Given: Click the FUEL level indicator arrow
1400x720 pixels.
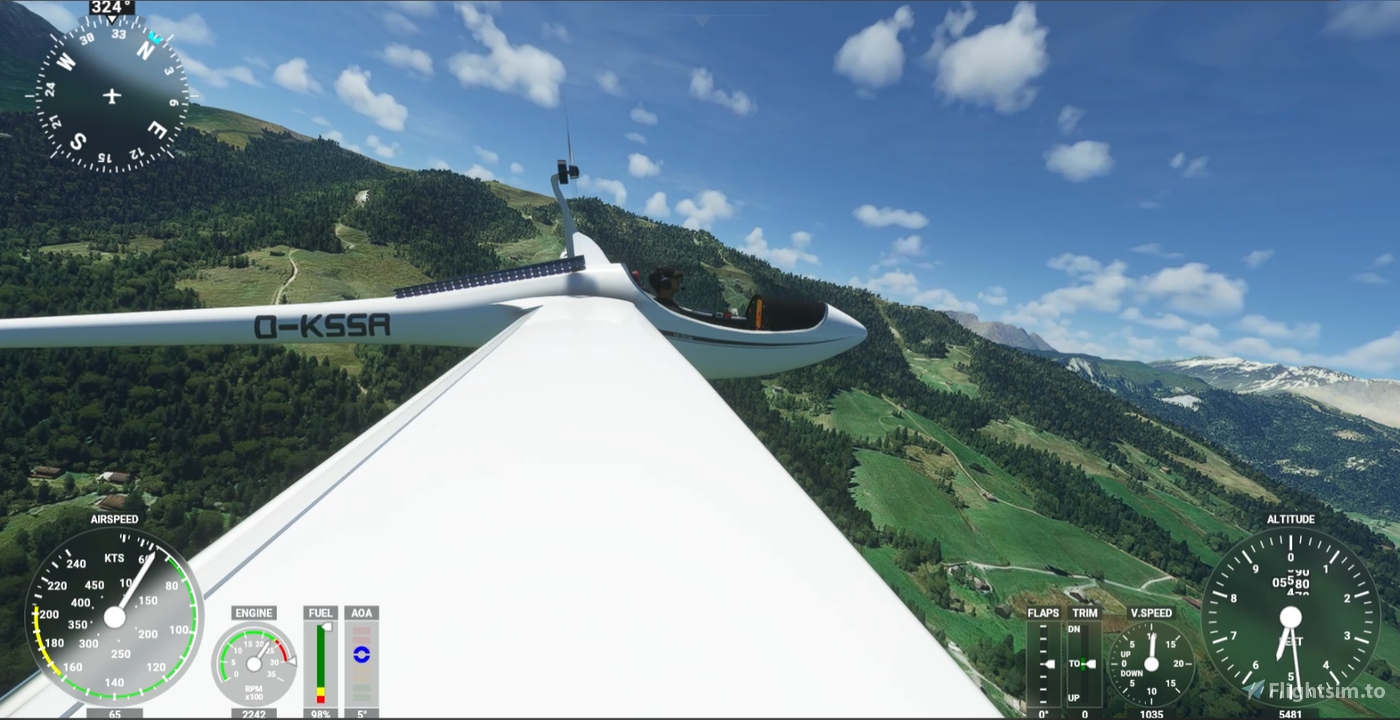Looking at the screenshot, I should [327, 625].
